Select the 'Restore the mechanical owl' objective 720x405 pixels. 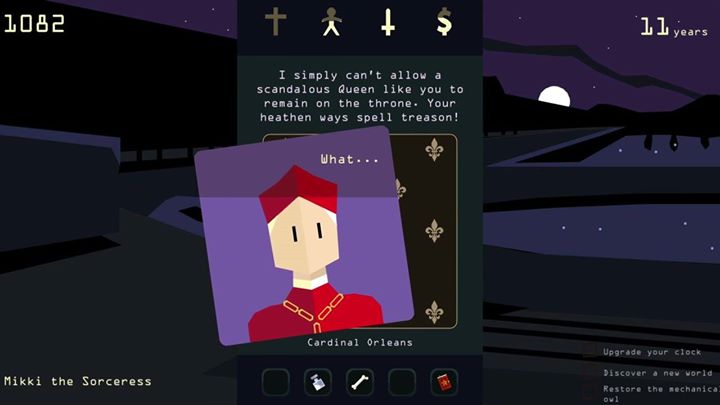coord(652,393)
